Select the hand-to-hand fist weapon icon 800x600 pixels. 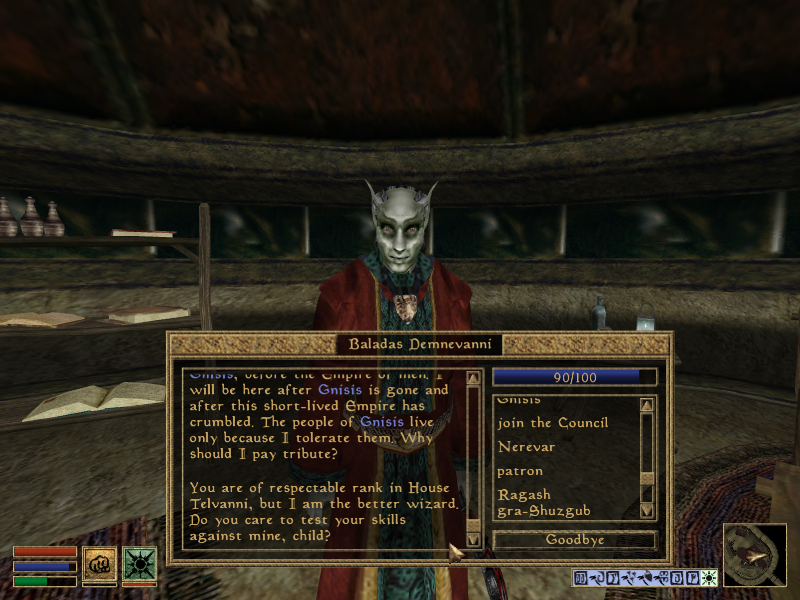[100, 564]
